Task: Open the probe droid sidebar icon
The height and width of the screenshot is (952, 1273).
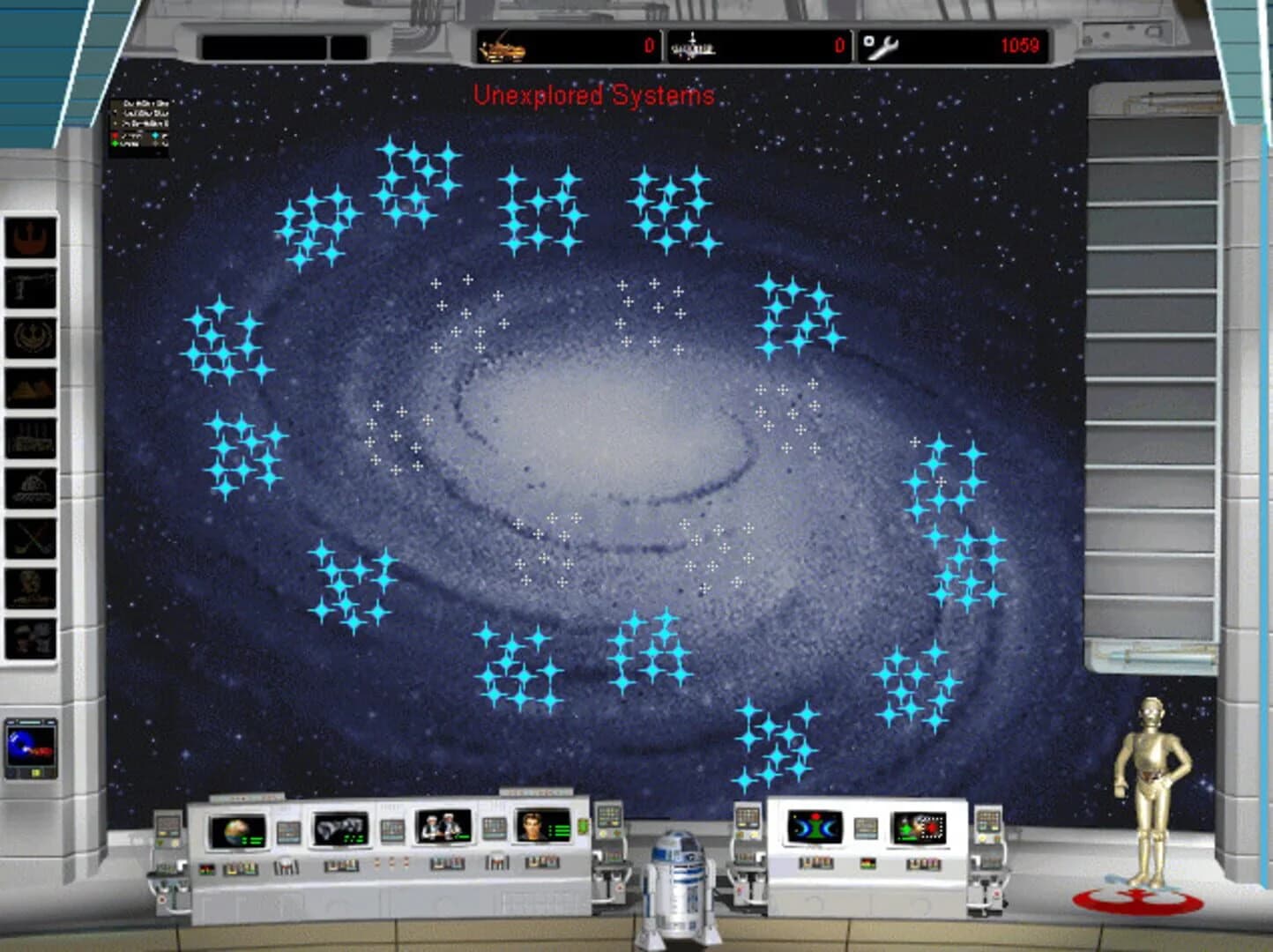Action: (28, 286)
